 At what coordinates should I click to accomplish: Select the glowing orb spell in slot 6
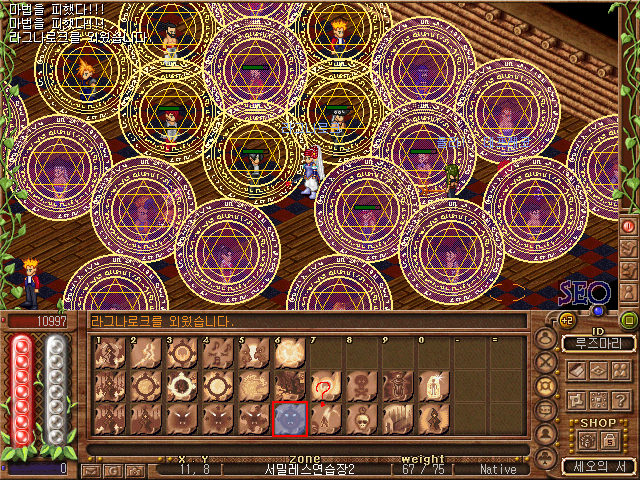tap(289, 353)
